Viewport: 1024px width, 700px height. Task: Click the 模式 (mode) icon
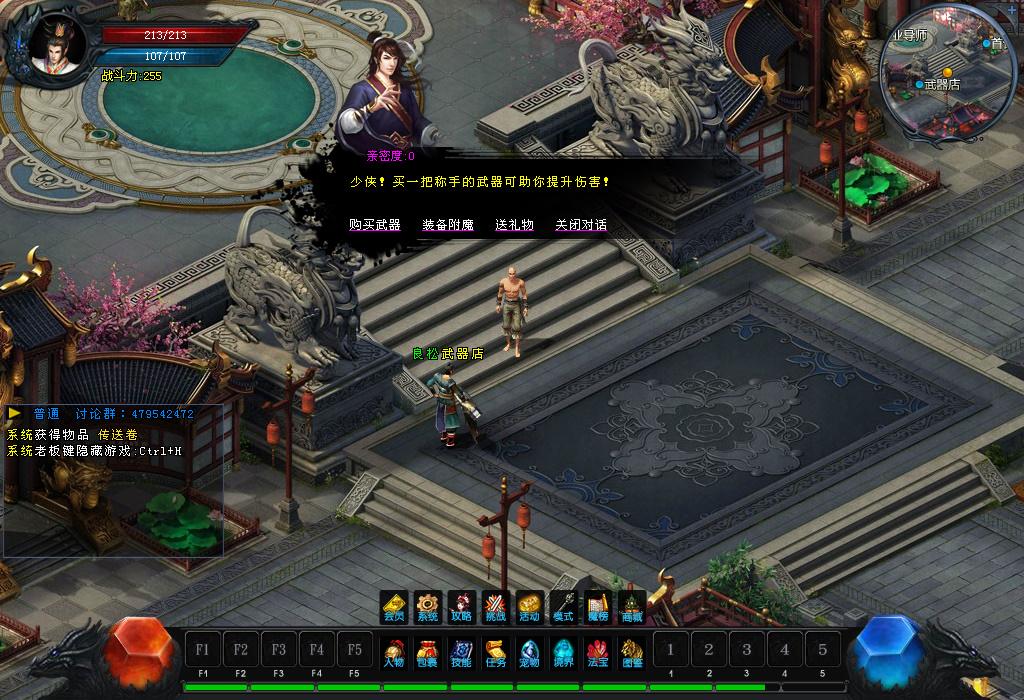564,607
